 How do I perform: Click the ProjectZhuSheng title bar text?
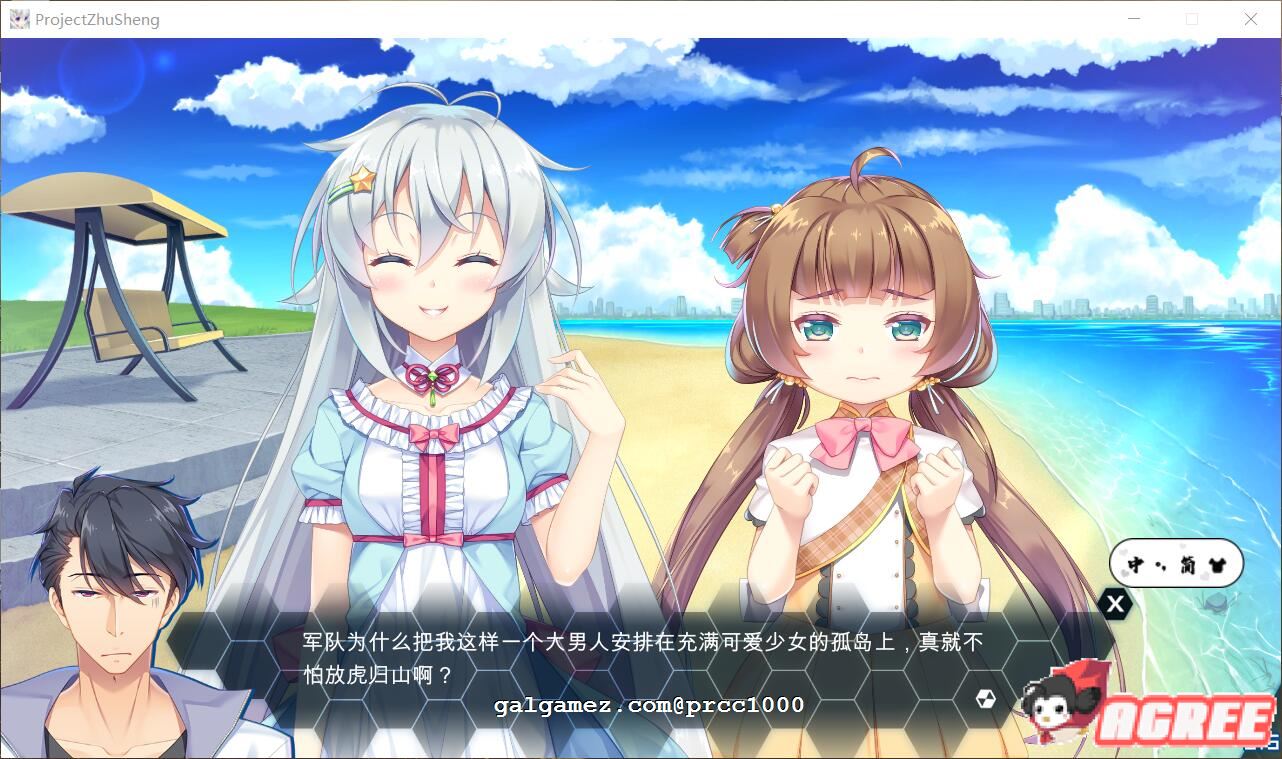[97, 18]
